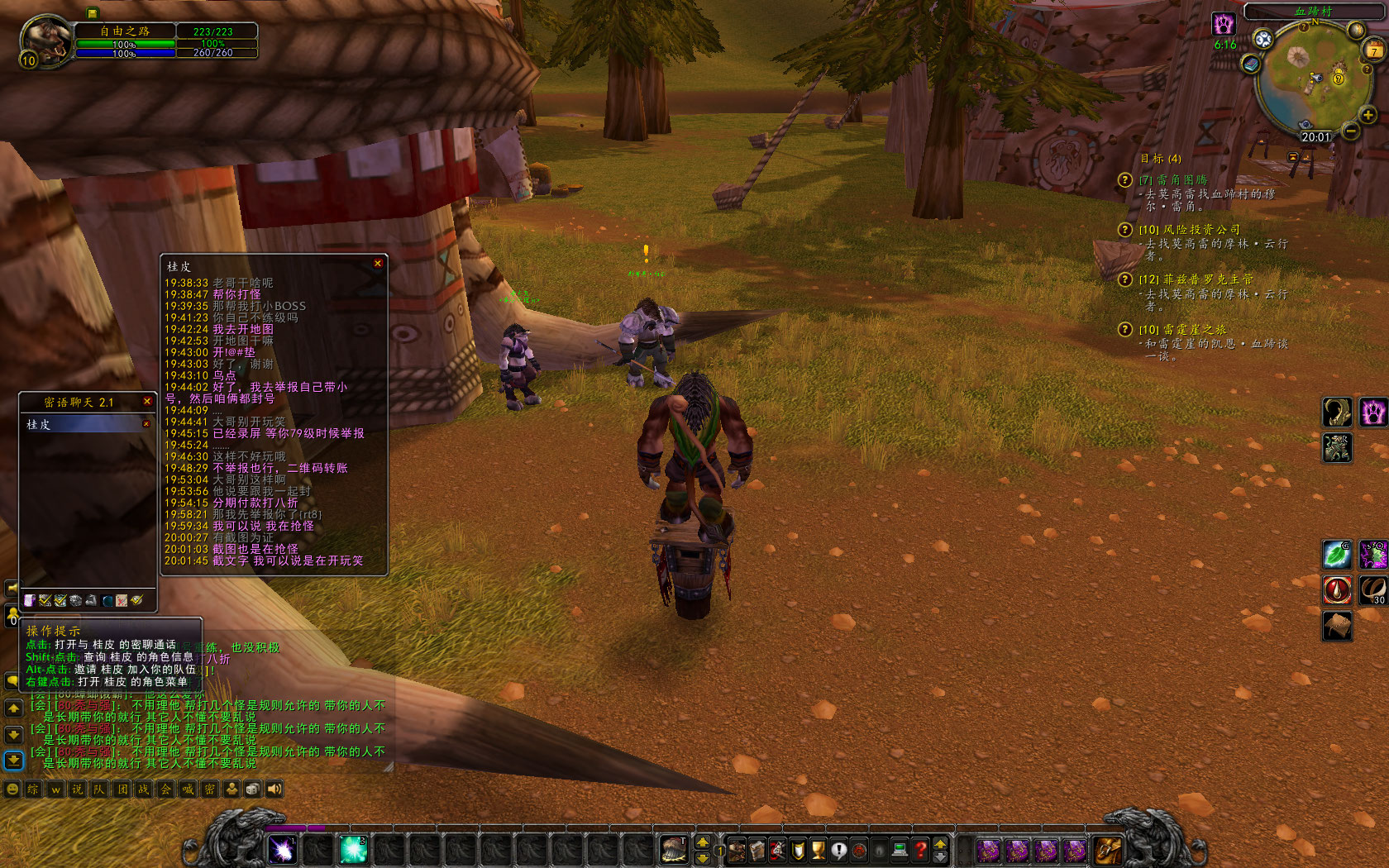
Task: Click the dice roll icon near the chat channels
Action: (x=252, y=789)
